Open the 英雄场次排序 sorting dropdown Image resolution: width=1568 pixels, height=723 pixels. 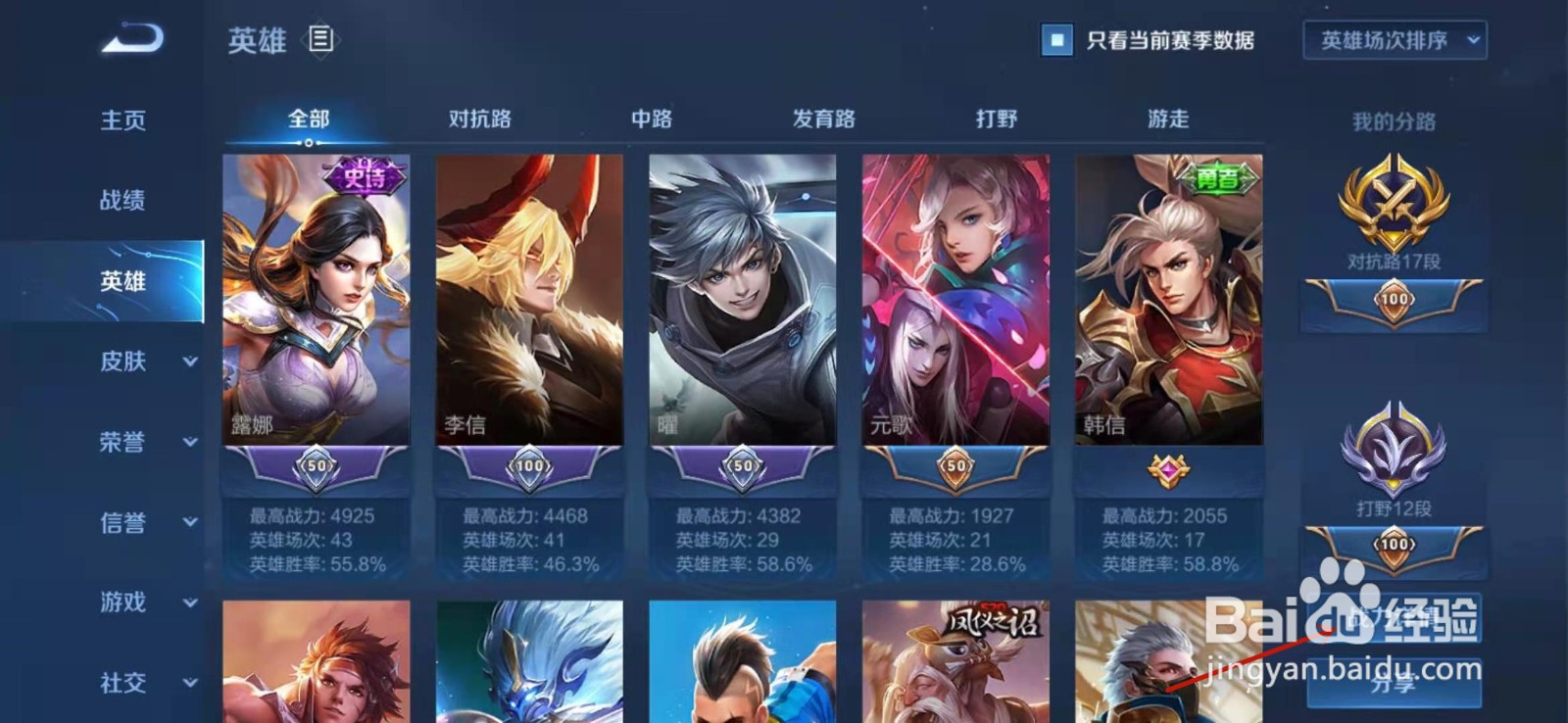1392,41
